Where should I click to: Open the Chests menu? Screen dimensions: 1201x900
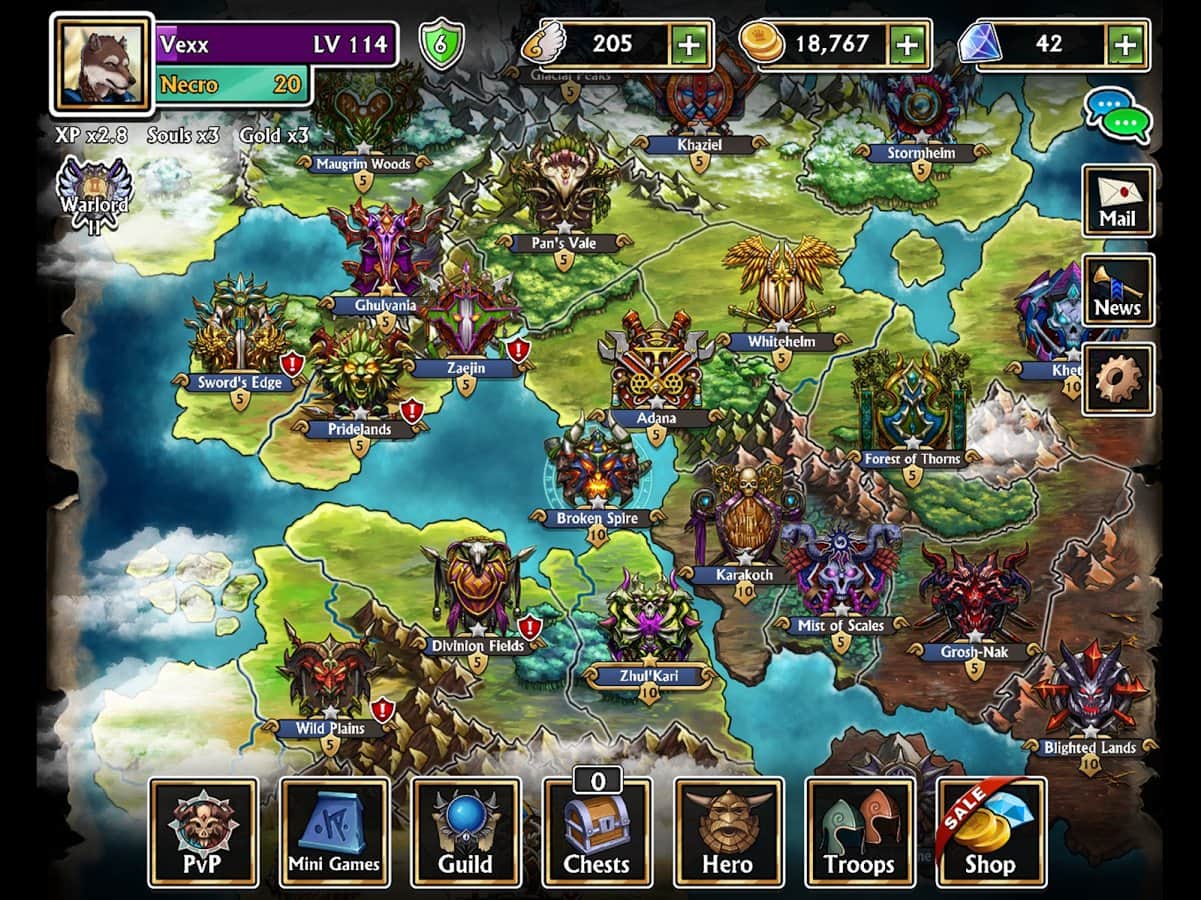pos(597,832)
